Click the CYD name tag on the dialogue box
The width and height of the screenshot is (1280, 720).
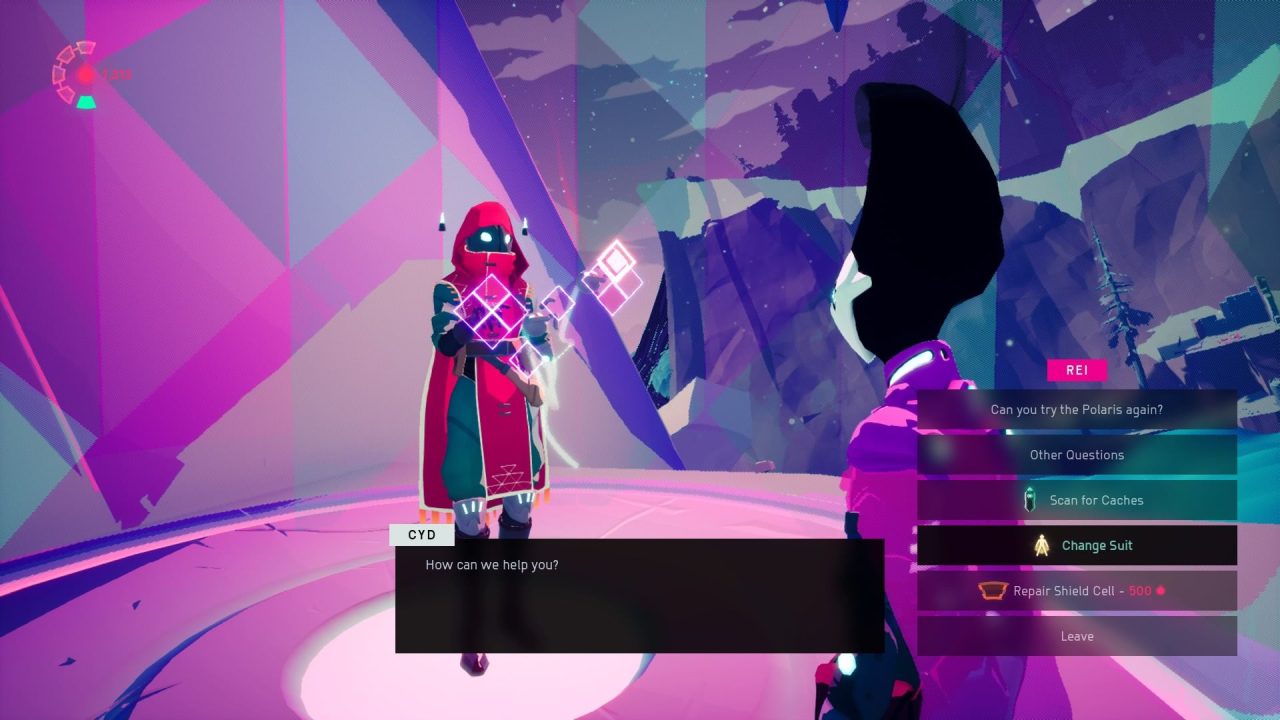(421, 535)
